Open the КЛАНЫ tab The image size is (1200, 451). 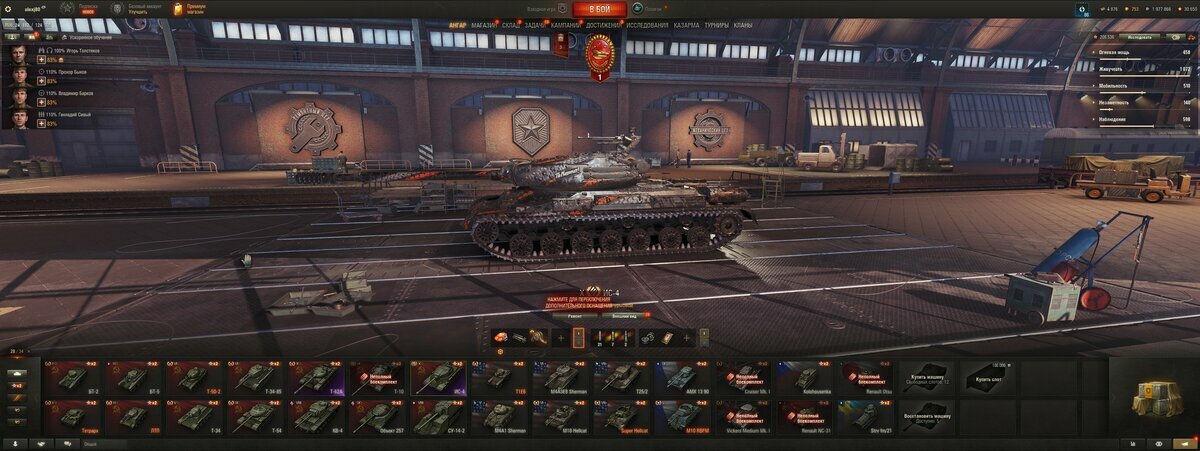pos(743,24)
